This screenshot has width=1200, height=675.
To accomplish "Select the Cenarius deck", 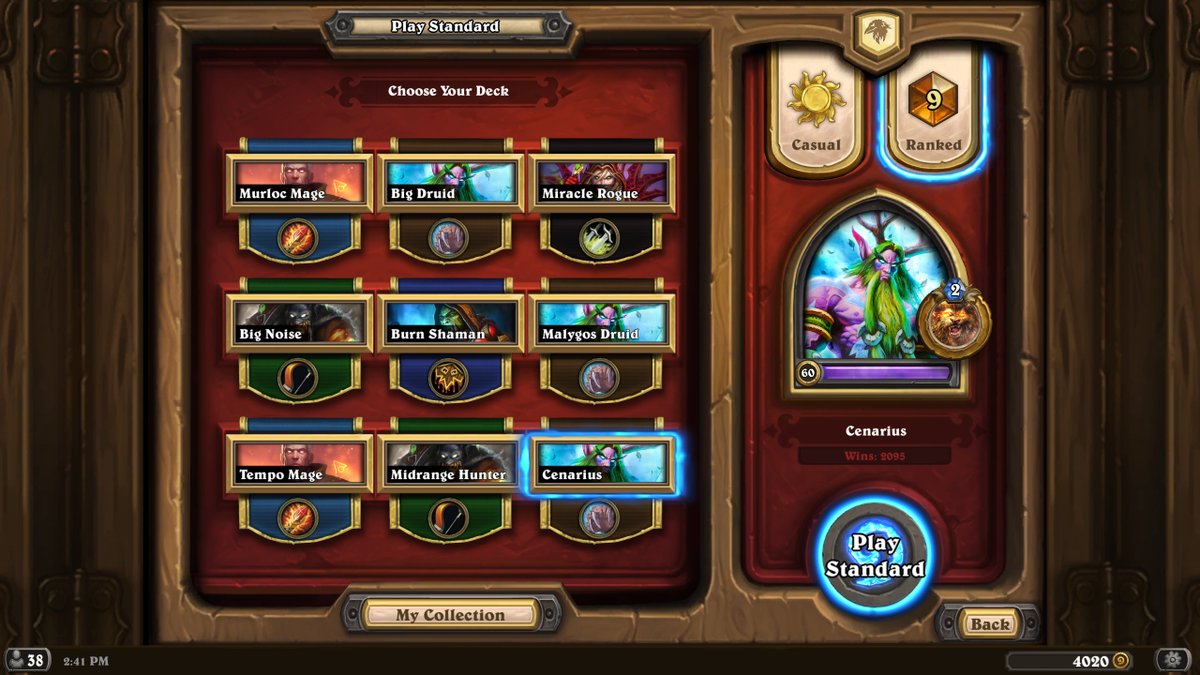I will coord(601,464).
